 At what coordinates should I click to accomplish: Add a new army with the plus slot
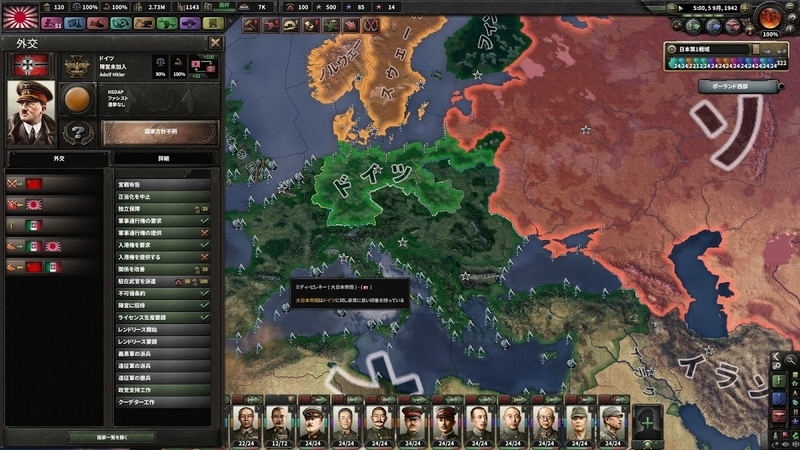pyautogui.click(x=648, y=423)
